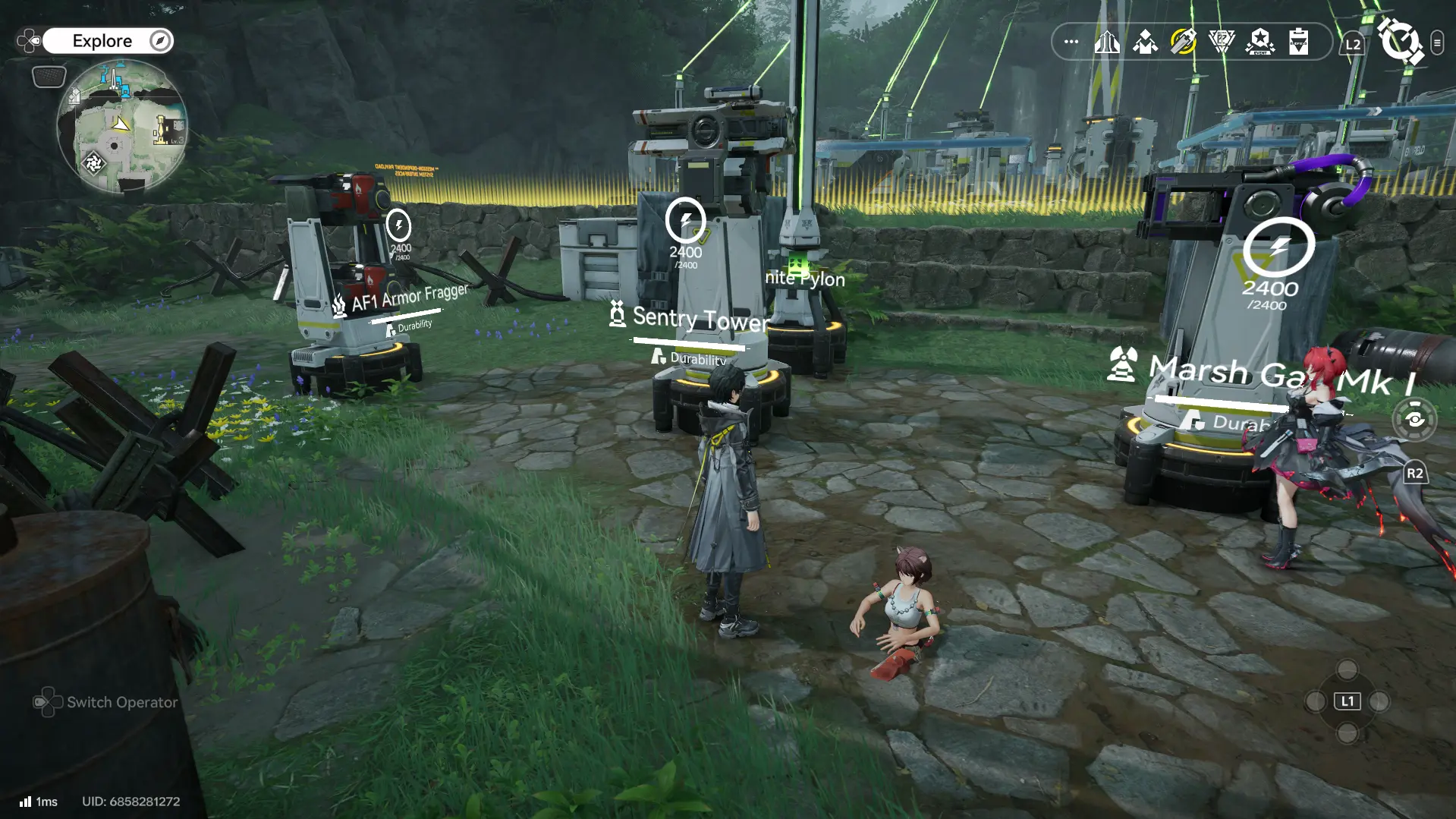Viewport: 1456px width, 819px height.
Task: Open the star Event icon
Action: [x=1259, y=42]
